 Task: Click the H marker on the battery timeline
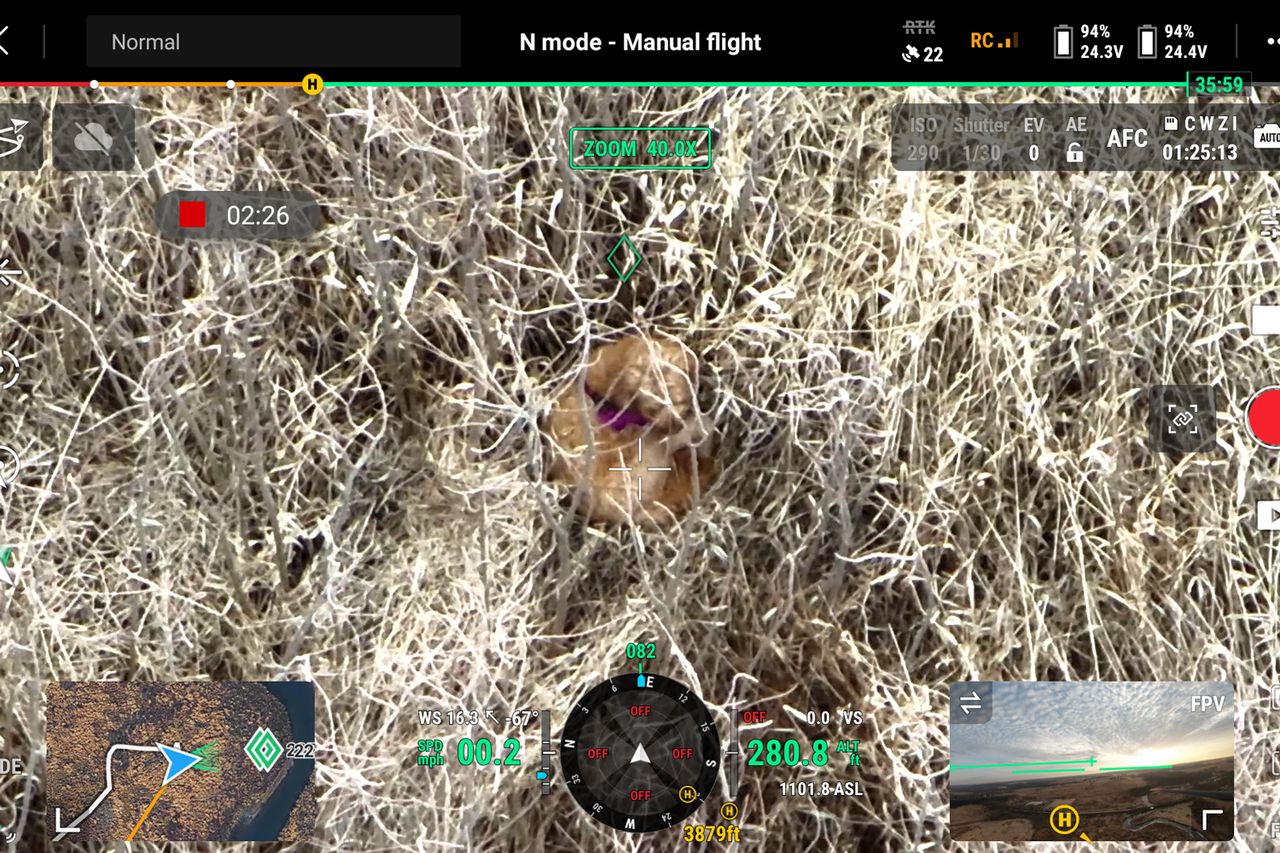pyautogui.click(x=311, y=86)
